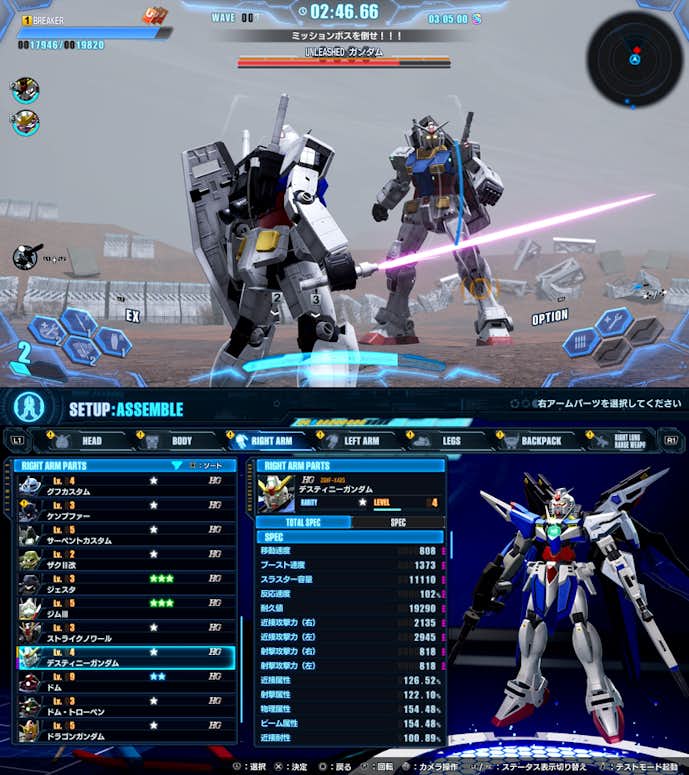Select the ドム・トローペン part row
689x775 pixels.
point(126,706)
